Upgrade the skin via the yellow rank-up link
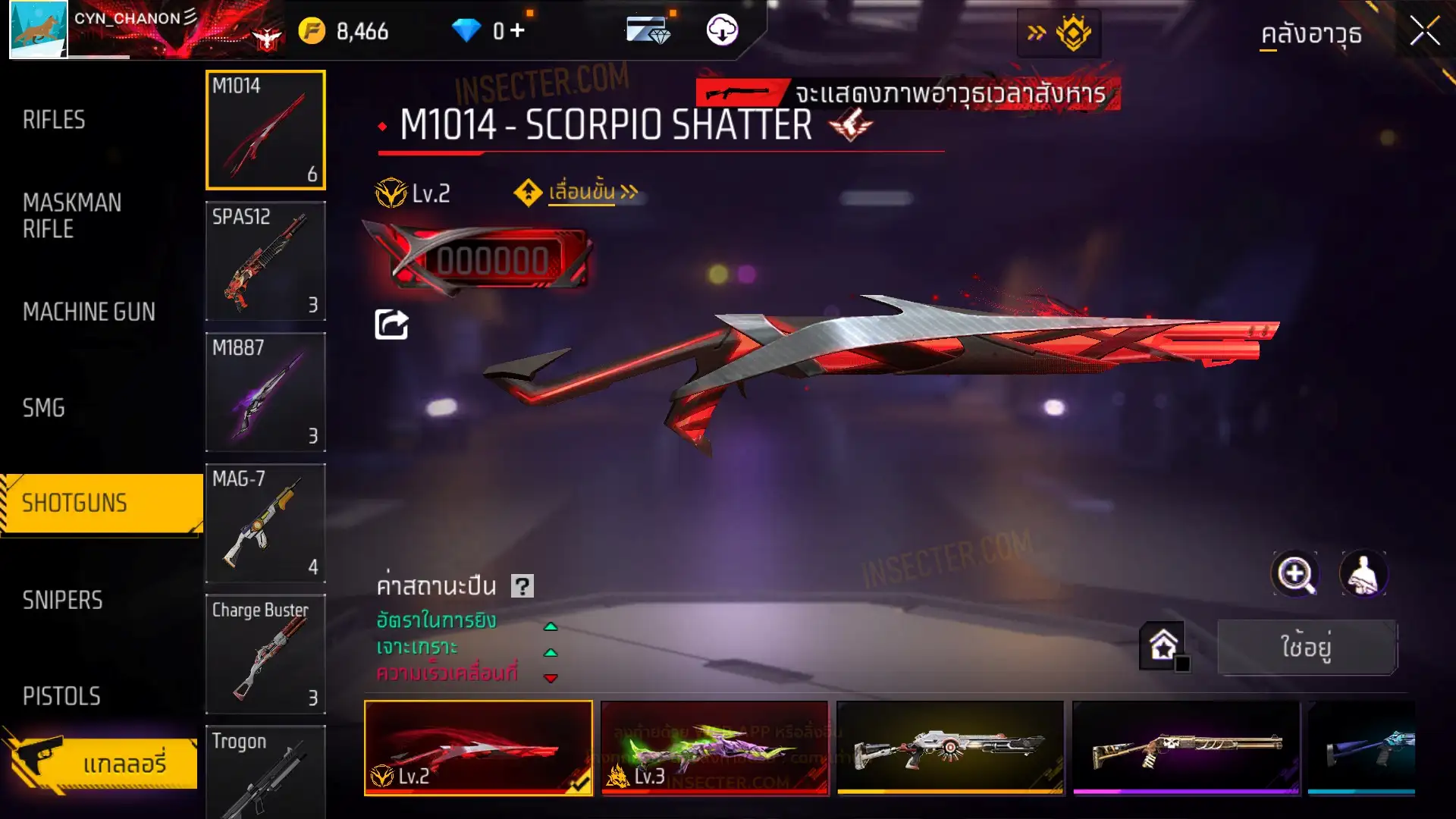This screenshot has height=819, width=1456. (582, 193)
